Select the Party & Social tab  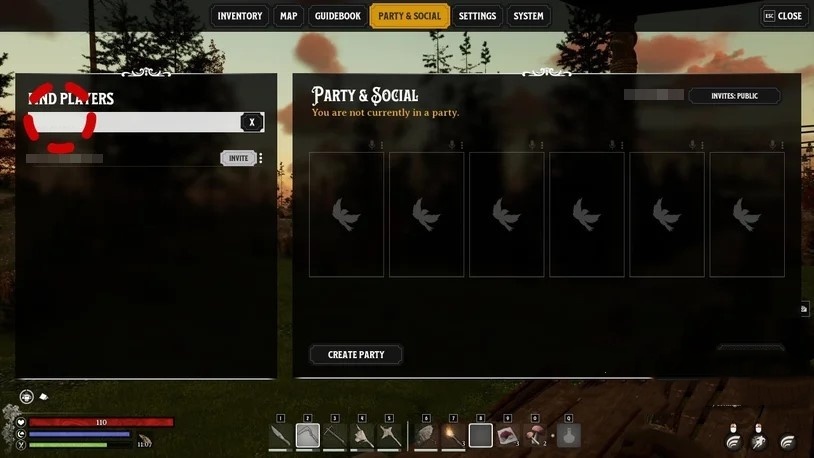[x=409, y=16]
